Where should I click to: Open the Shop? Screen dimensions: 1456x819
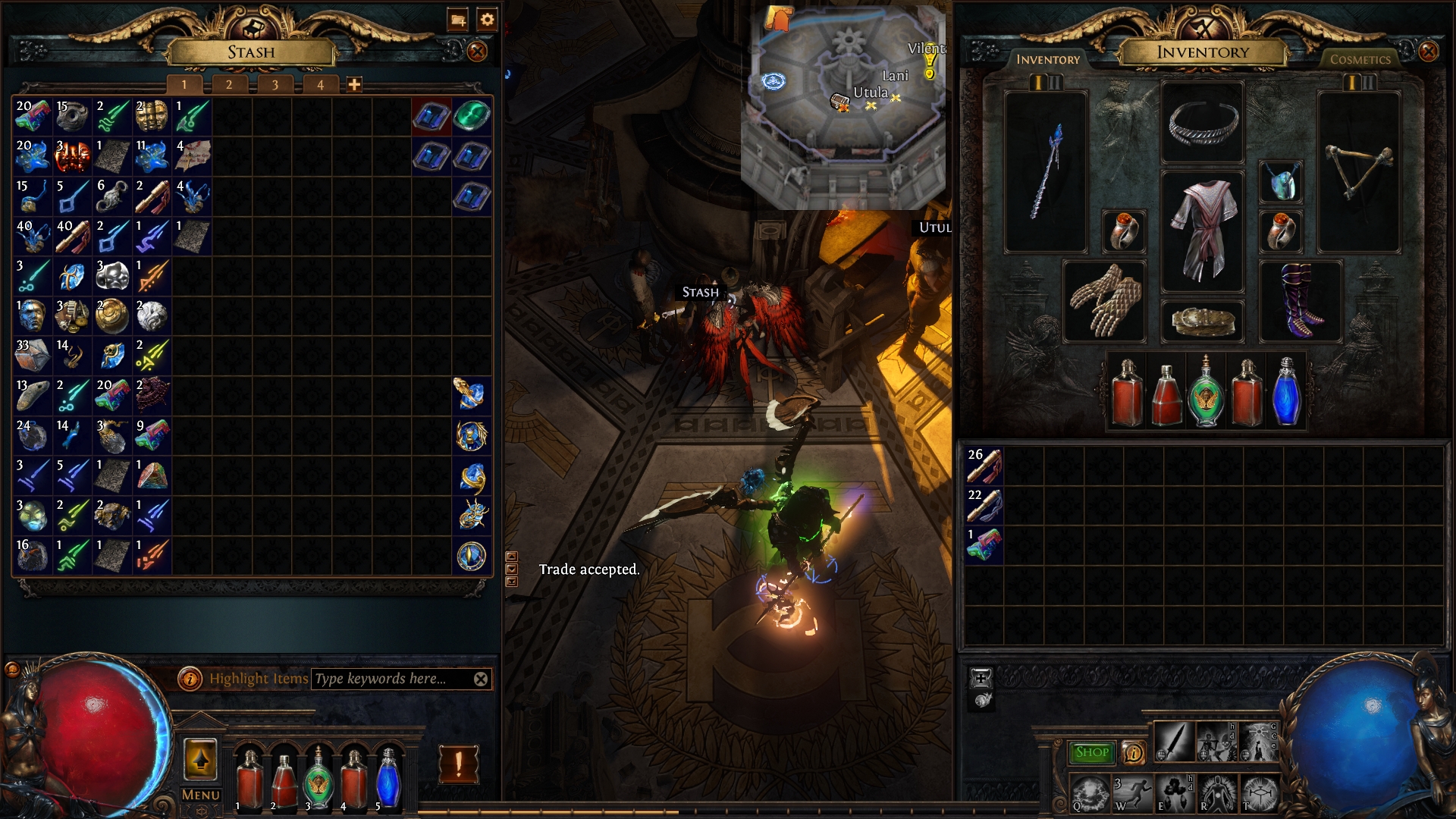1091,752
